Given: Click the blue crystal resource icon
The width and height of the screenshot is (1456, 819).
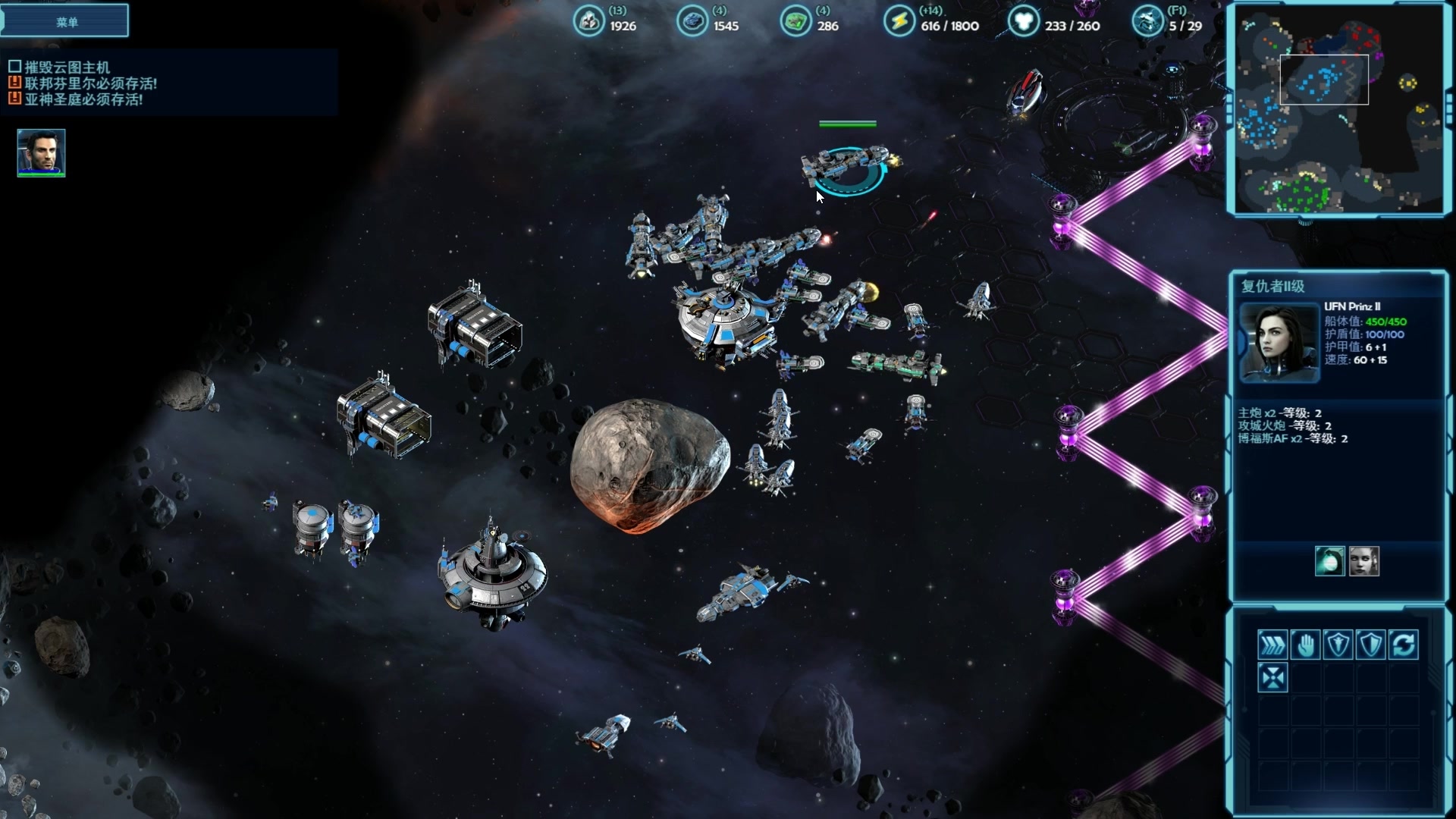Looking at the screenshot, I should (x=692, y=21).
